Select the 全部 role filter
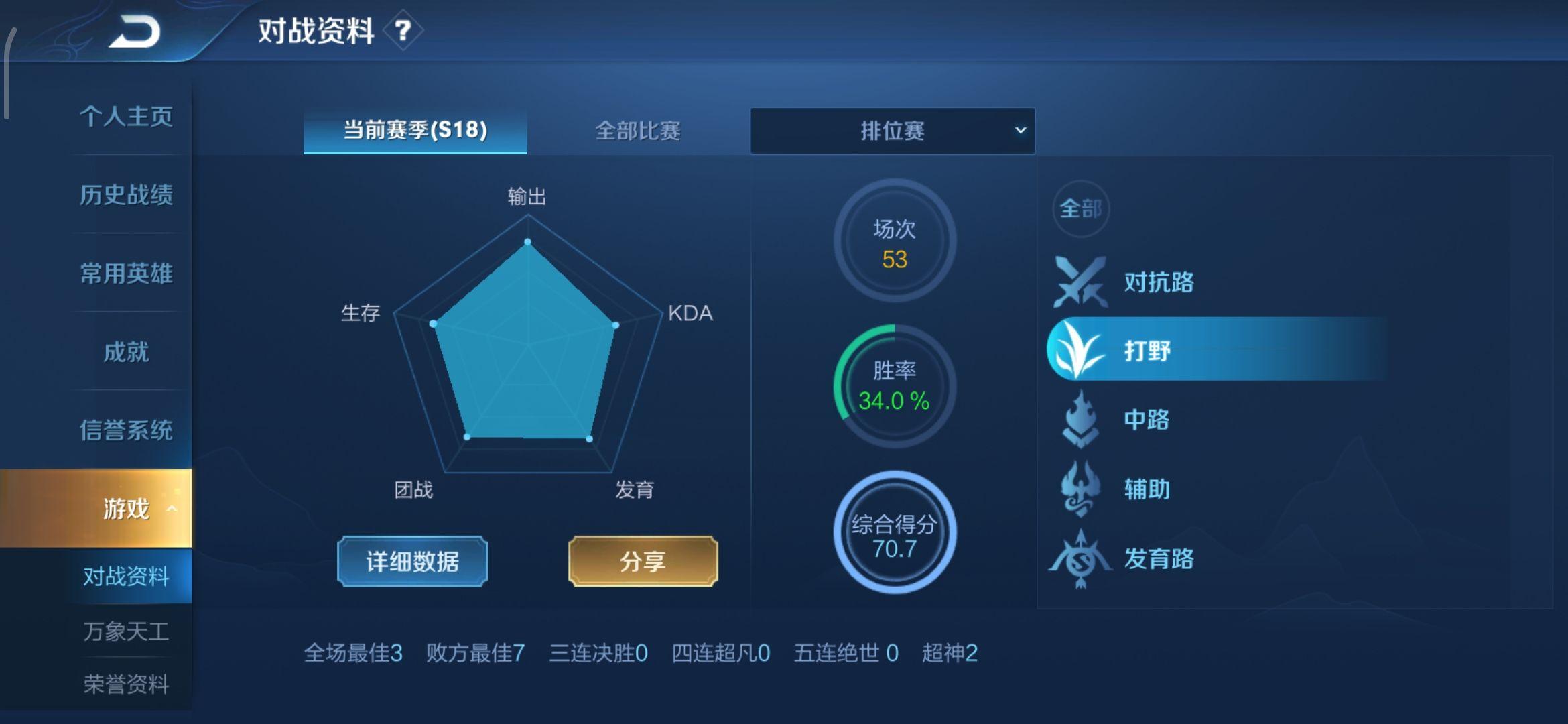Image resolution: width=1568 pixels, height=724 pixels. pos(1080,208)
